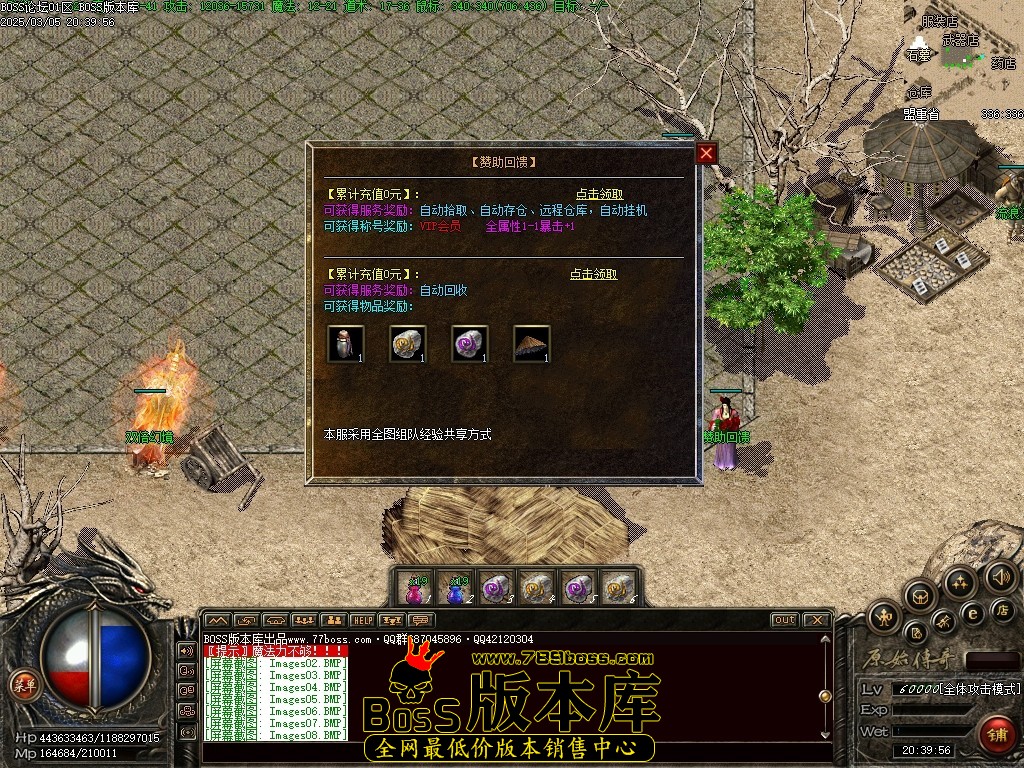Close the 赞助回馈 sponsor reward window
The image size is (1024, 768).
(707, 153)
